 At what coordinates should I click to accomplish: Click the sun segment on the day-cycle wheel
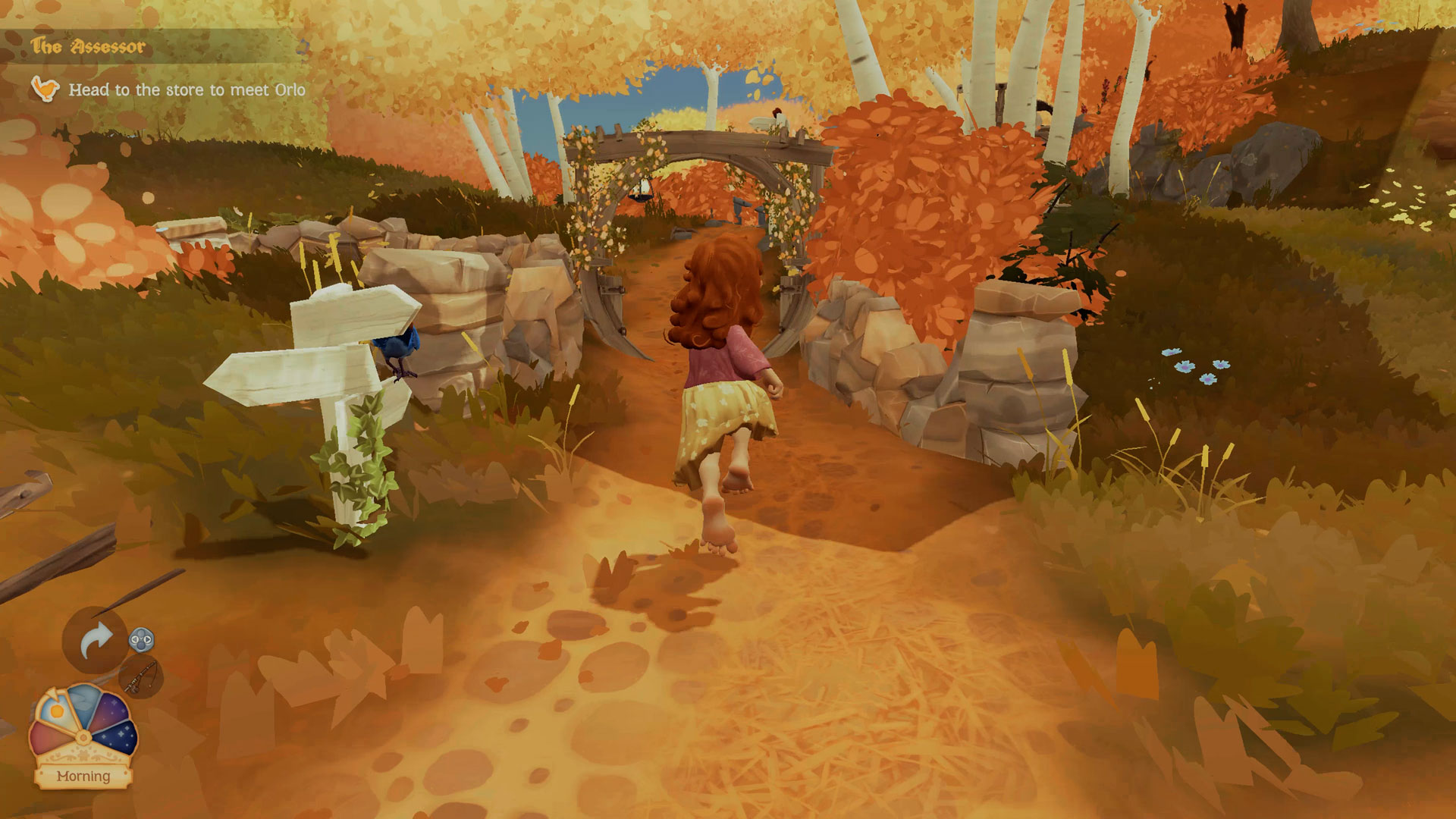(56, 710)
